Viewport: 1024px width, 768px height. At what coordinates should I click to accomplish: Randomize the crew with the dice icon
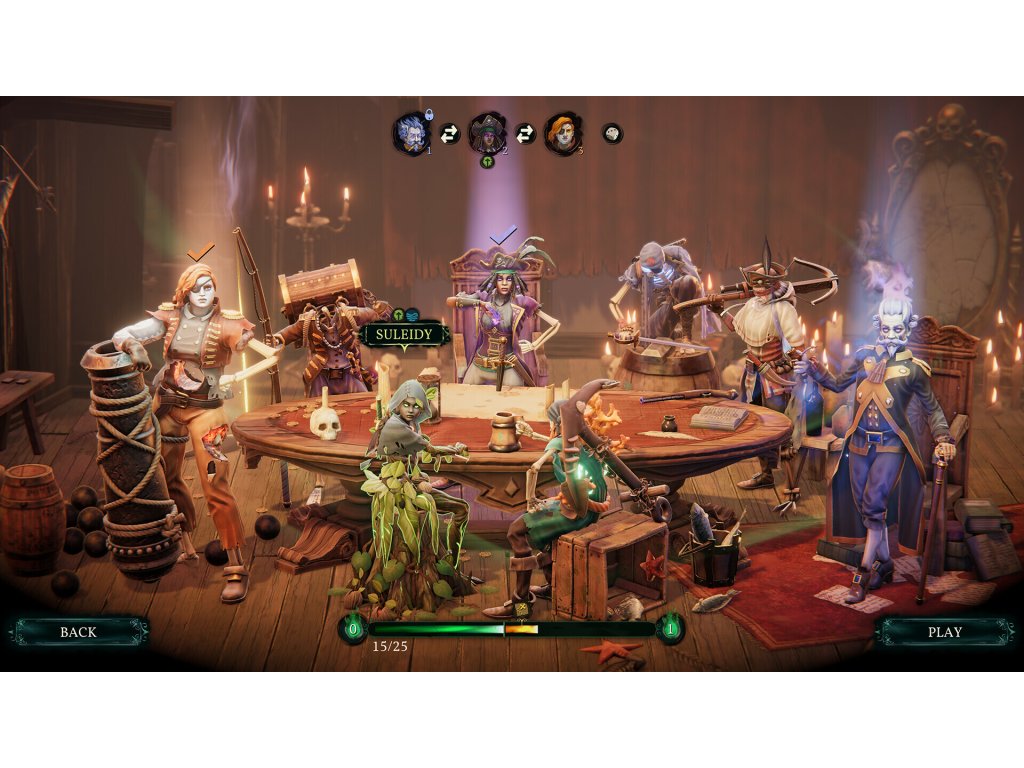click(612, 133)
